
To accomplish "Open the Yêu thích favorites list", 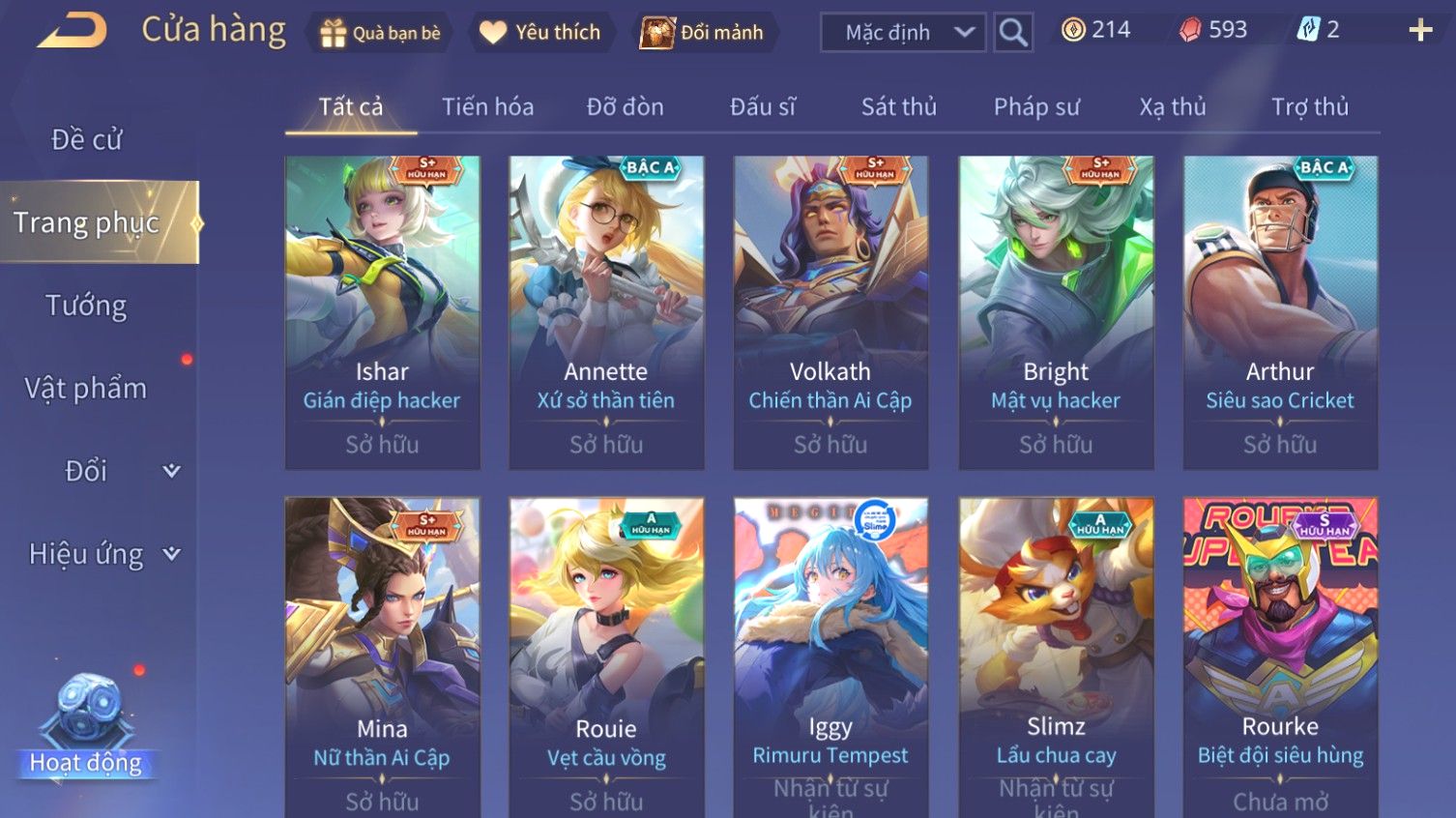I will coord(541,33).
